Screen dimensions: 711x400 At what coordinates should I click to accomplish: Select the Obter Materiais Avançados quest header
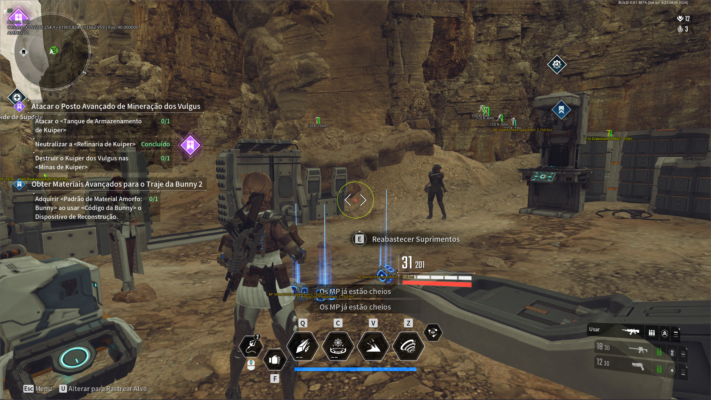click(x=116, y=184)
